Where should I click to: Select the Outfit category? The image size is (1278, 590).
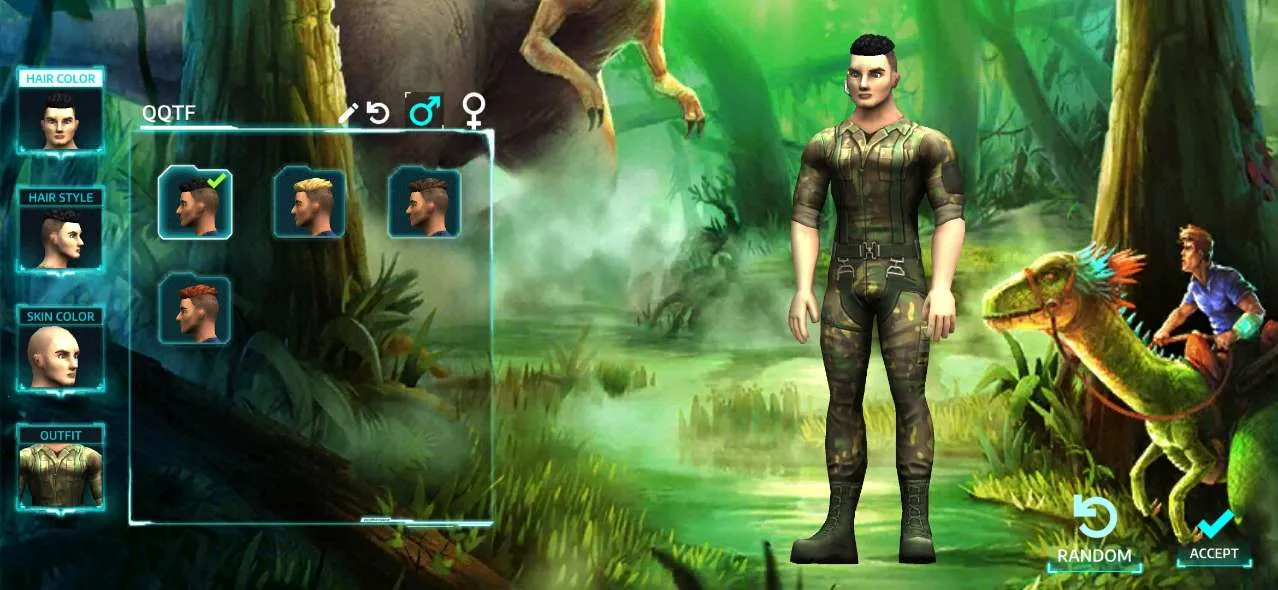coord(60,468)
